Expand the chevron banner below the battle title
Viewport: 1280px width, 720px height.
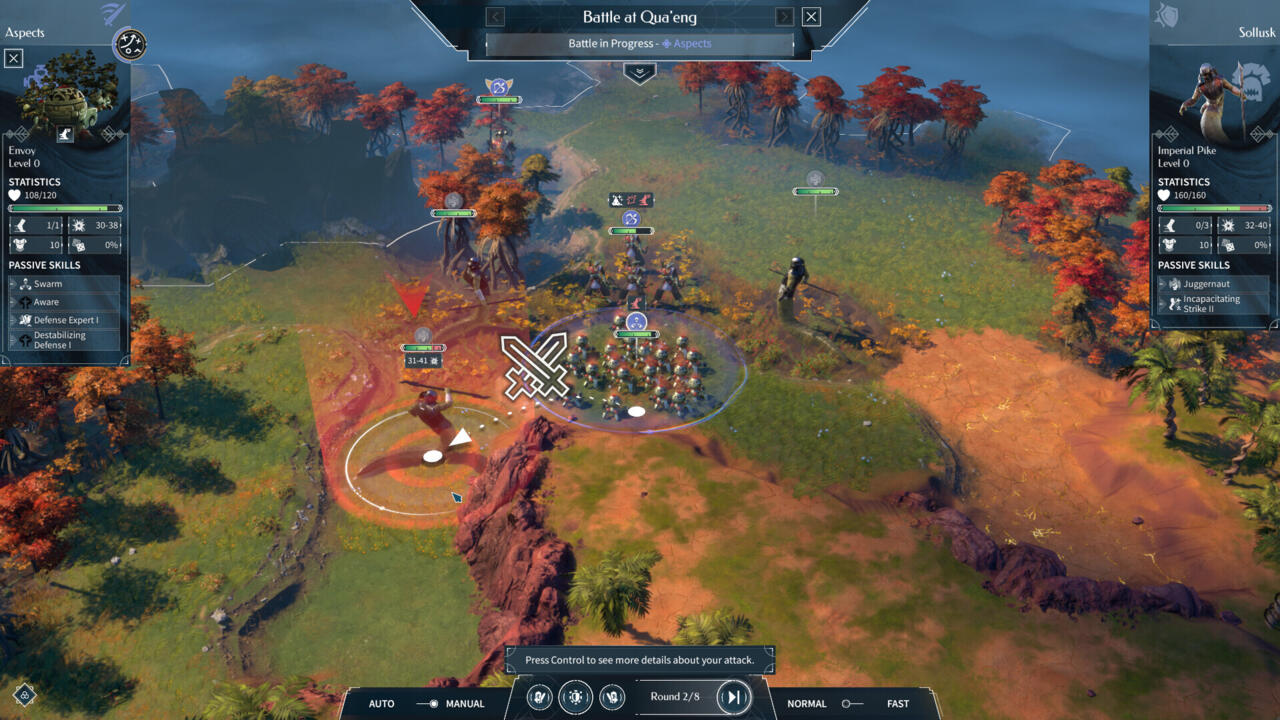(x=639, y=72)
